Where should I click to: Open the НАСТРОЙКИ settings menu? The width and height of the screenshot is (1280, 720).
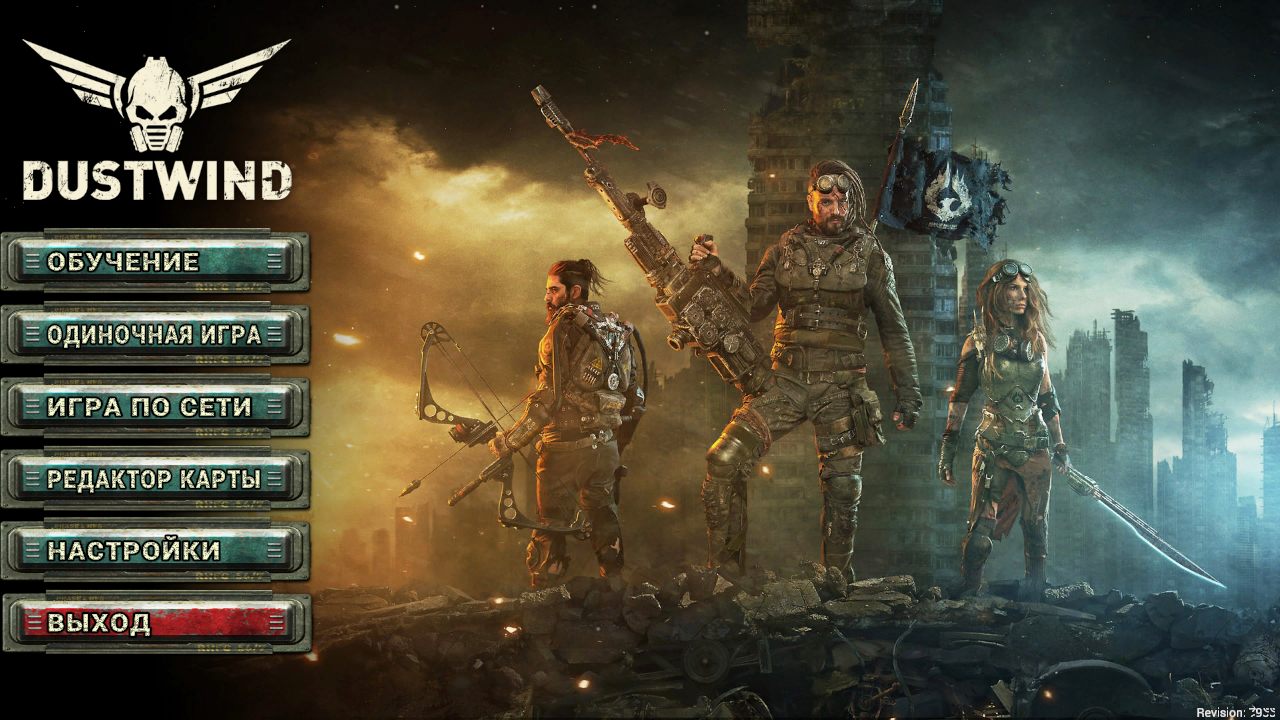coord(150,549)
